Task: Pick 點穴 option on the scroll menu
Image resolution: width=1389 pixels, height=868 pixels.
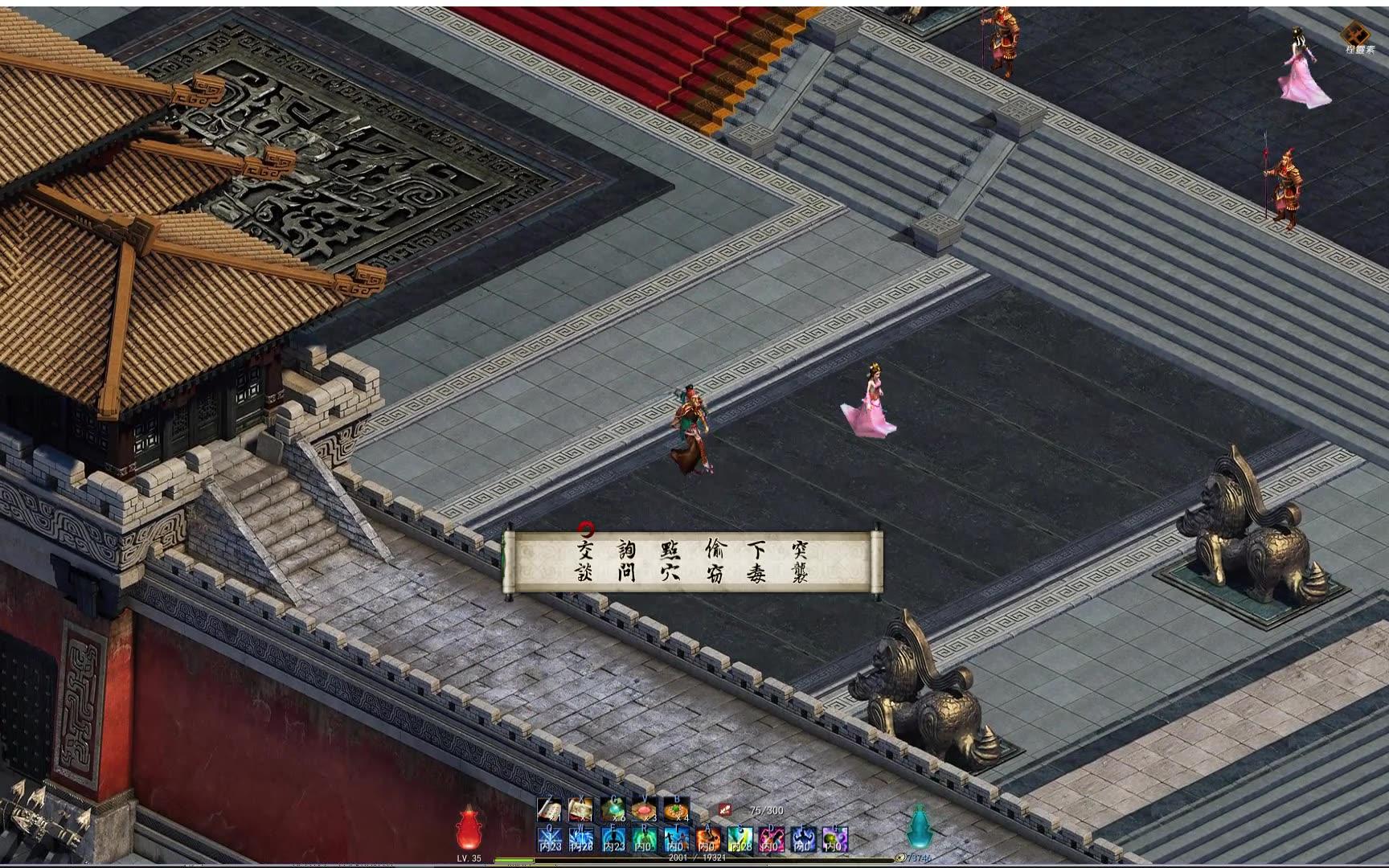Action: tap(669, 561)
